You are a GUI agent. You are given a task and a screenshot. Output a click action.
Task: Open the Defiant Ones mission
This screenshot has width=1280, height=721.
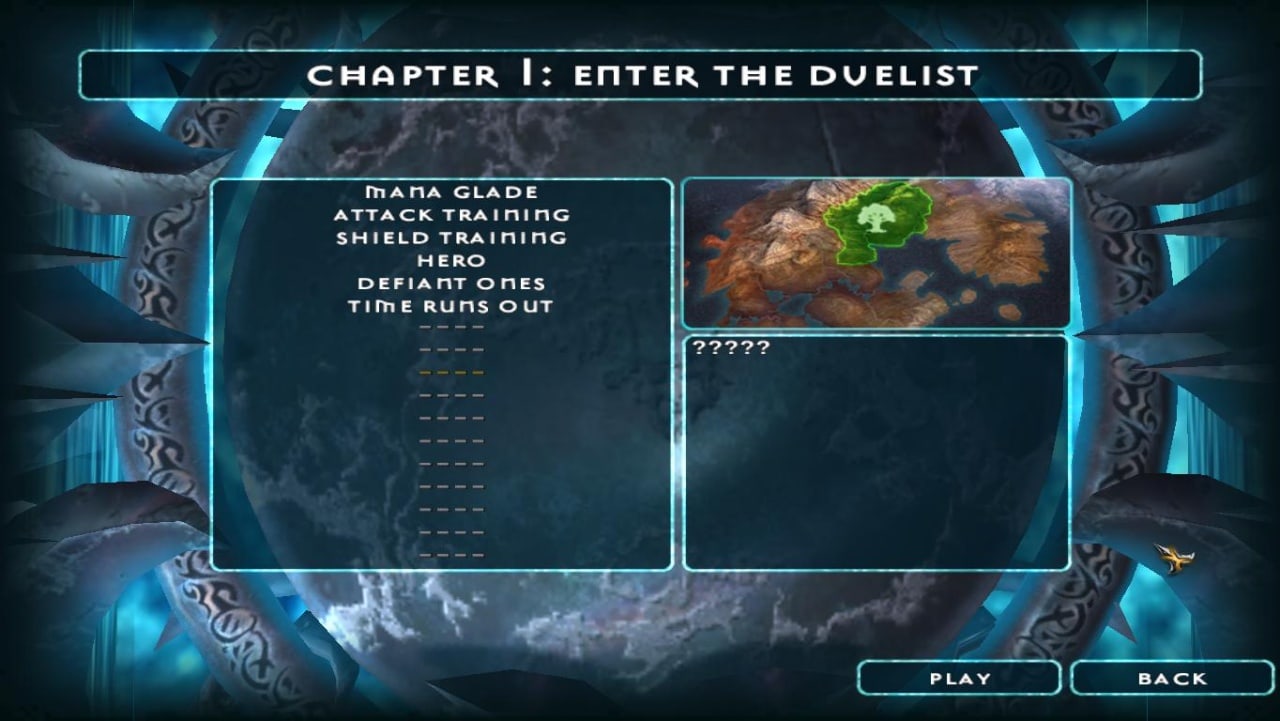(x=451, y=284)
